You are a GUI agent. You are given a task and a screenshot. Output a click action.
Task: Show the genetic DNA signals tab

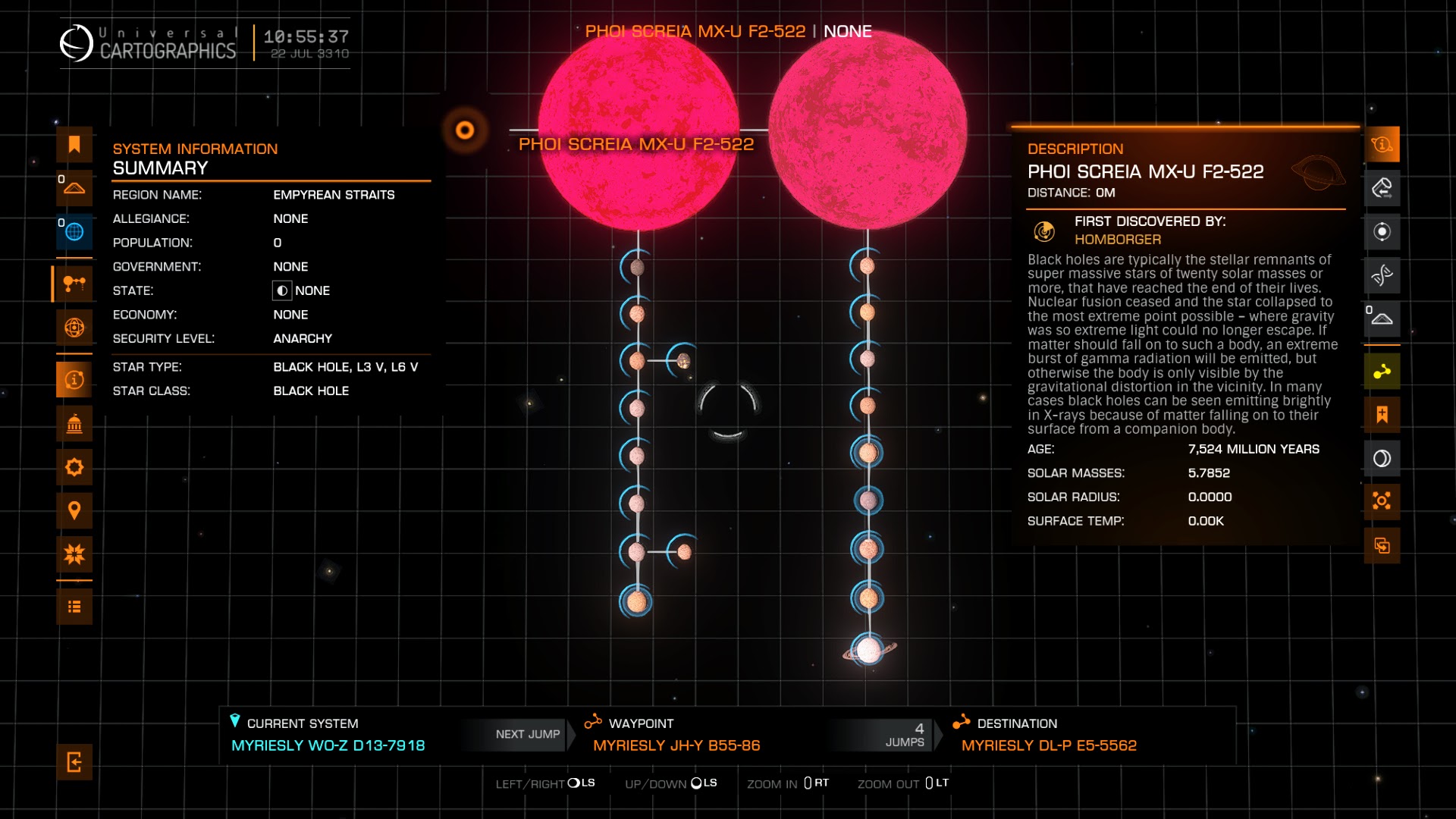click(1382, 275)
